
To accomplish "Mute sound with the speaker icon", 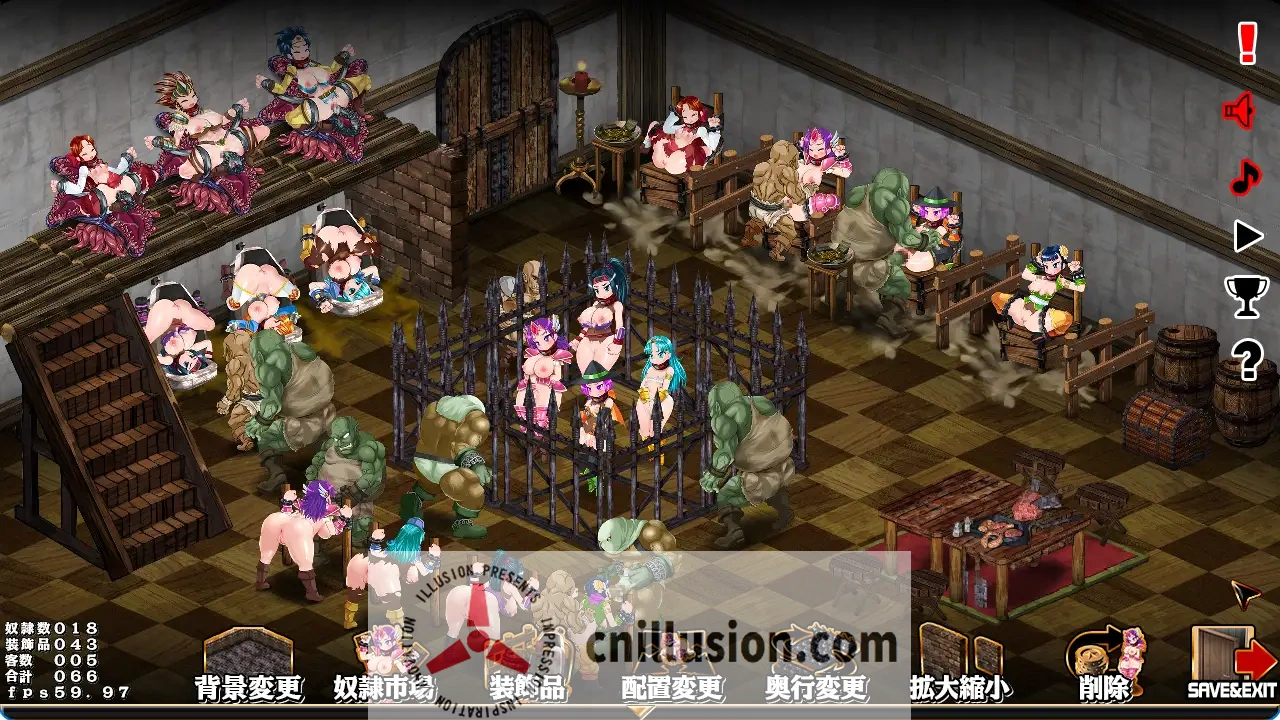I will click(x=1240, y=110).
